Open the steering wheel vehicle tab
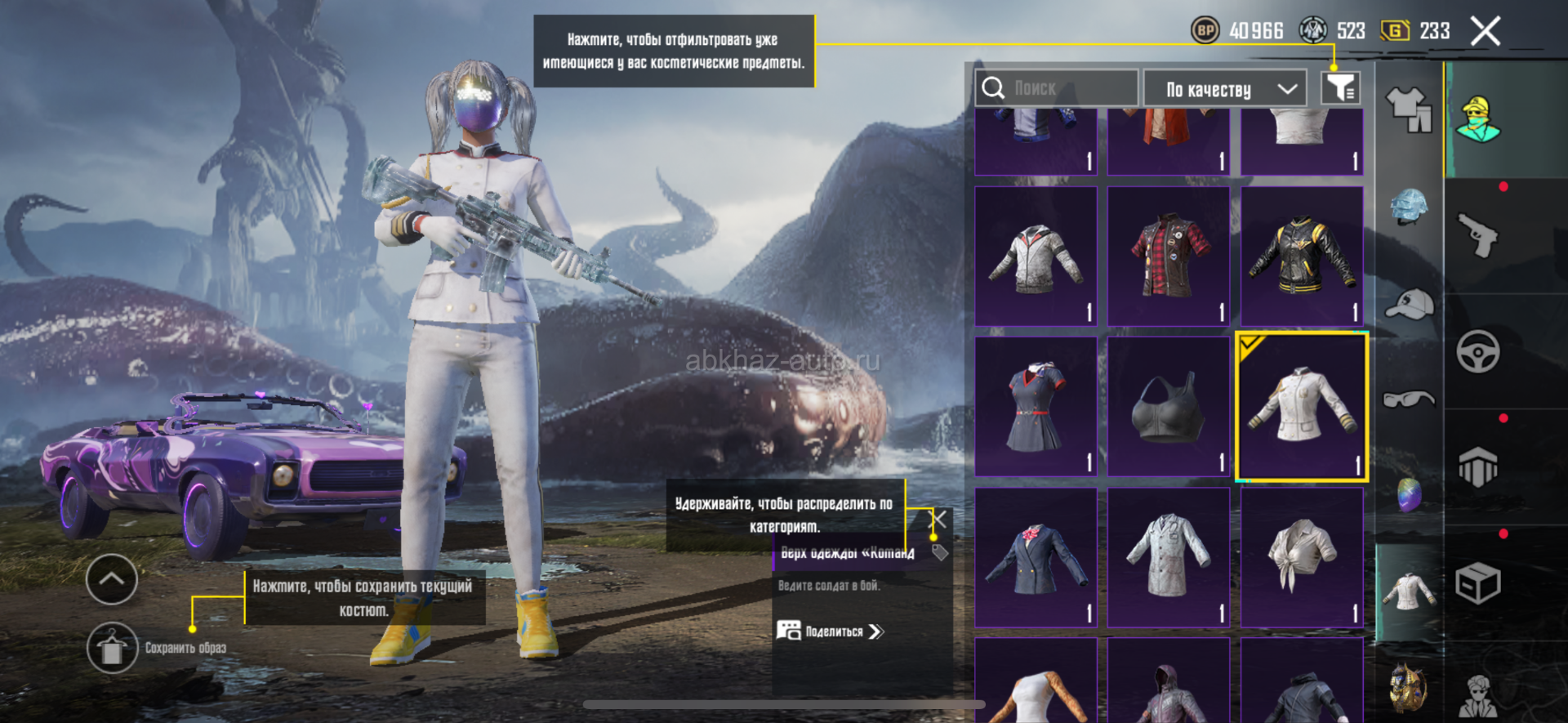Viewport: 1568px width, 723px height. coord(1477,351)
